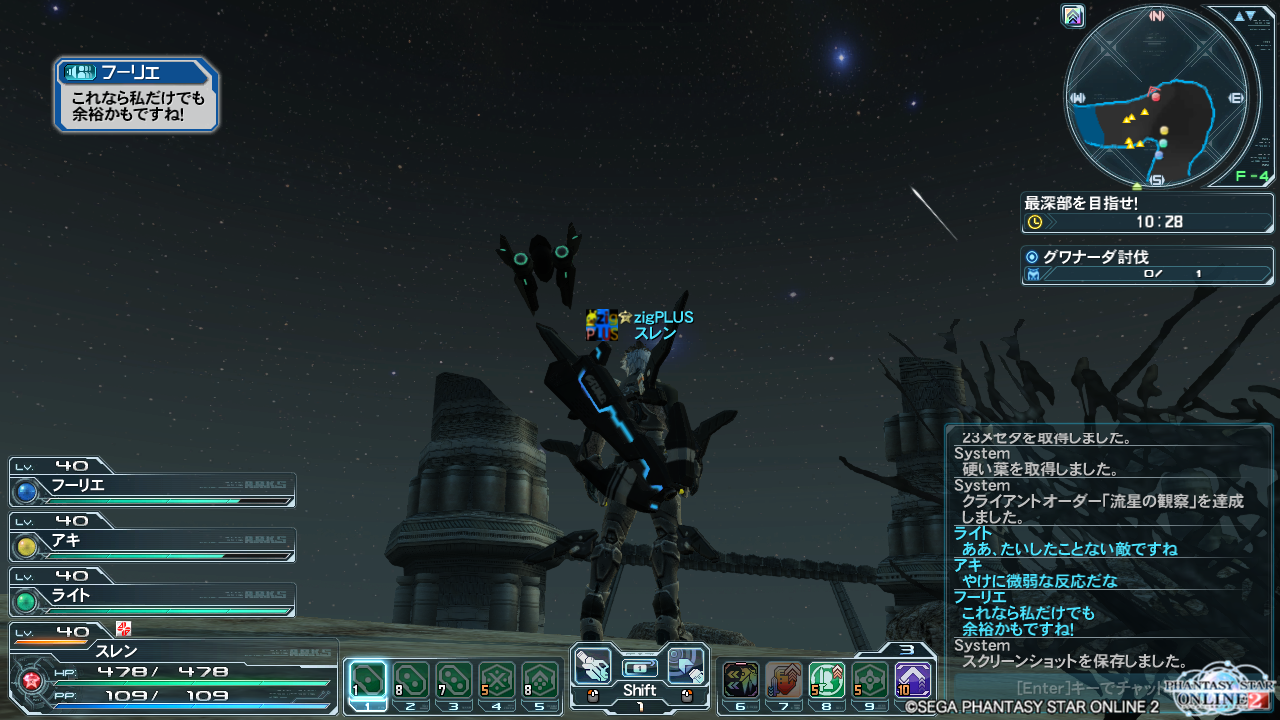The height and width of the screenshot is (720, 1280).
Task: Trigger the green skill in slot 8
Action: 827,682
